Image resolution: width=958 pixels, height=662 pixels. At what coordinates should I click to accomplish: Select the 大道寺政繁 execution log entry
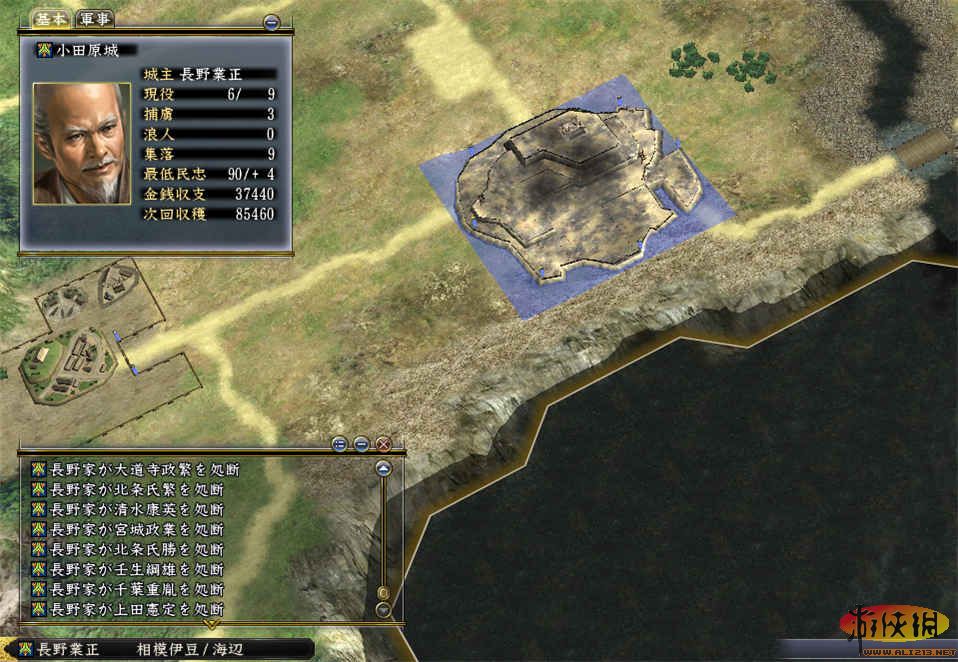145,469
